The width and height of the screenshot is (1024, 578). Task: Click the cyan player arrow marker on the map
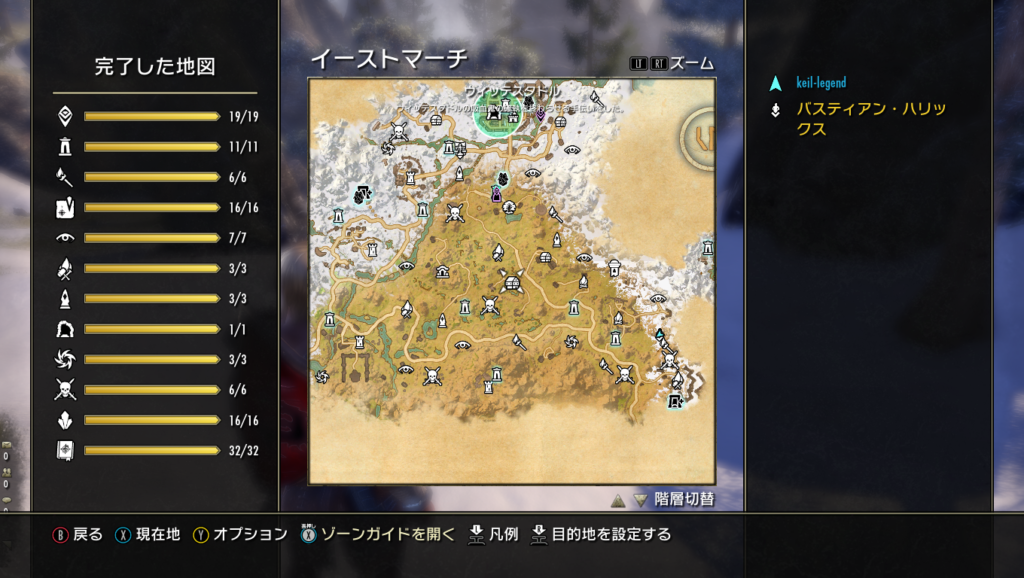click(660, 335)
